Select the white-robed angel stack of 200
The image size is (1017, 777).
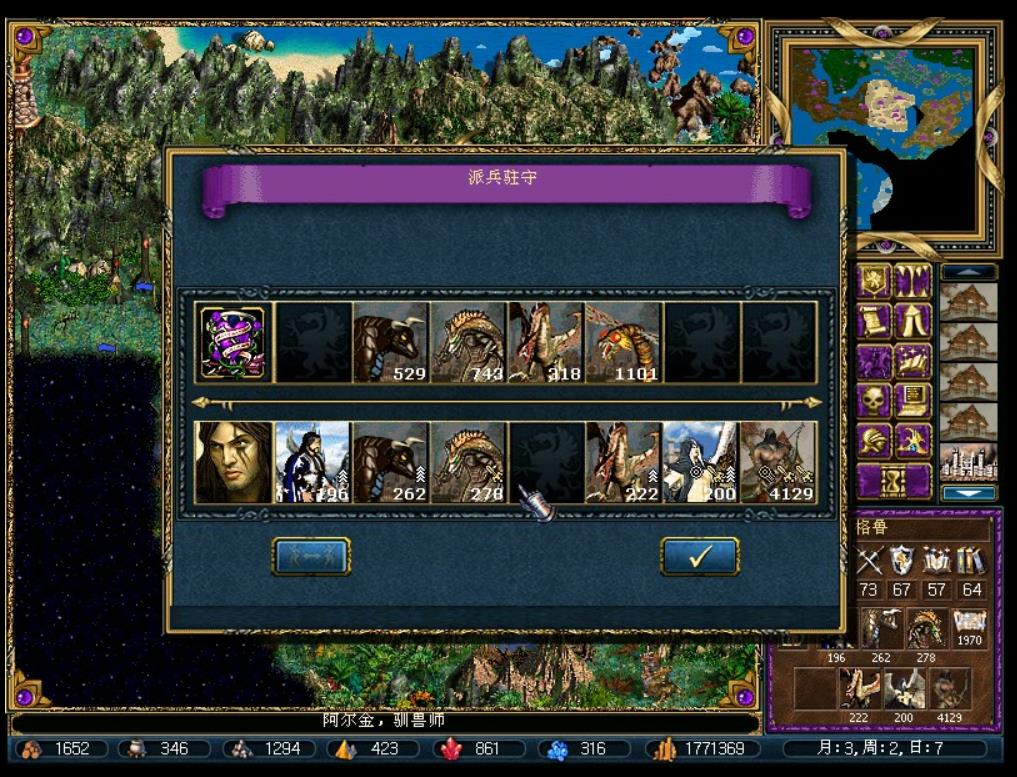pyautogui.click(x=701, y=462)
